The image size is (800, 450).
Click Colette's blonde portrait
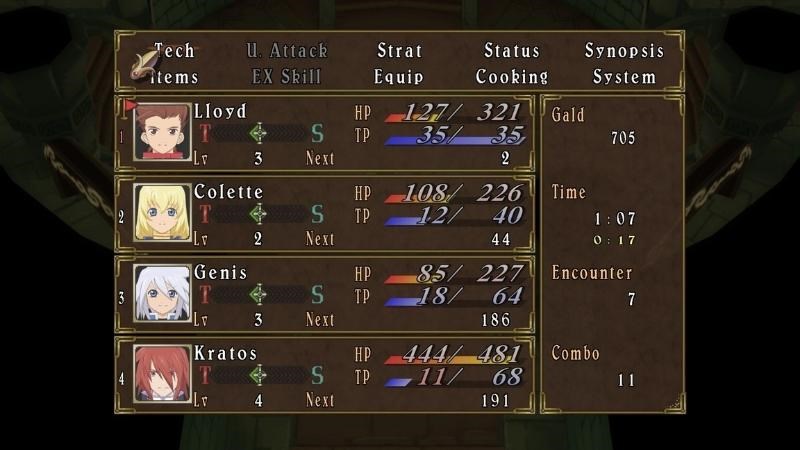tap(162, 213)
